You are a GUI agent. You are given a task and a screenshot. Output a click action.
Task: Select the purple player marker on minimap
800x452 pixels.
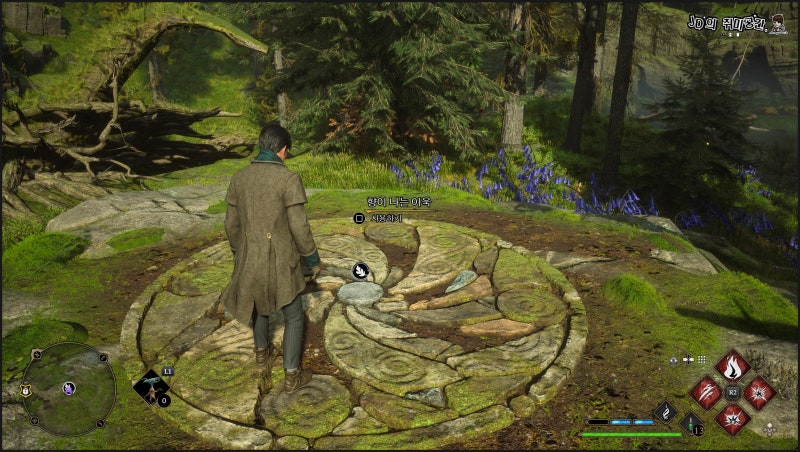pyautogui.click(x=69, y=388)
